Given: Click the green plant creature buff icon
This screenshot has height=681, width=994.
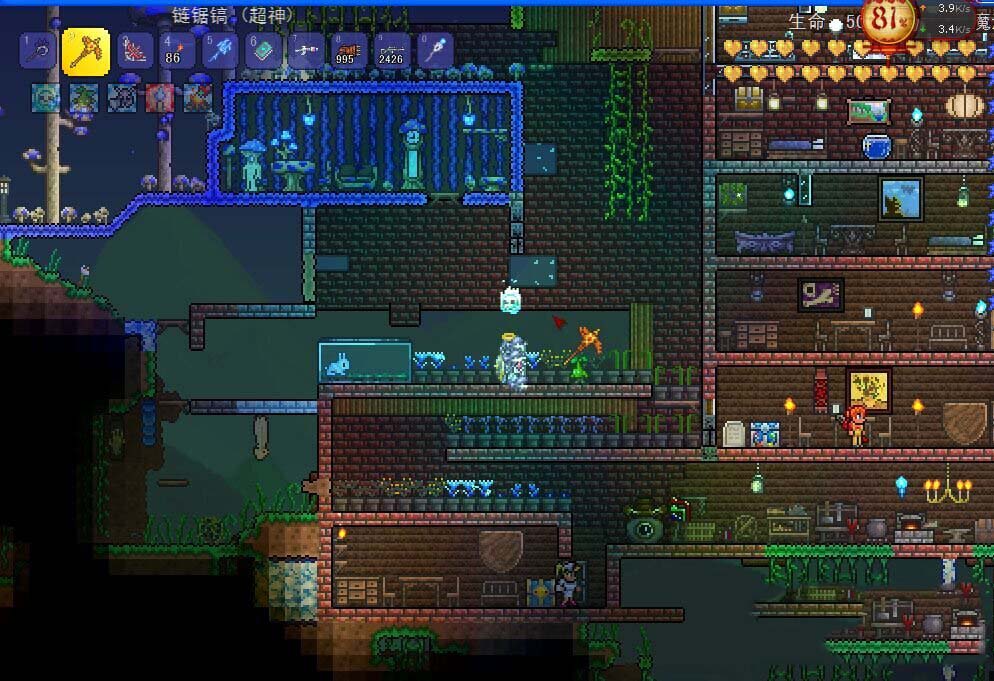Looking at the screenshot, I should point(84,97).
